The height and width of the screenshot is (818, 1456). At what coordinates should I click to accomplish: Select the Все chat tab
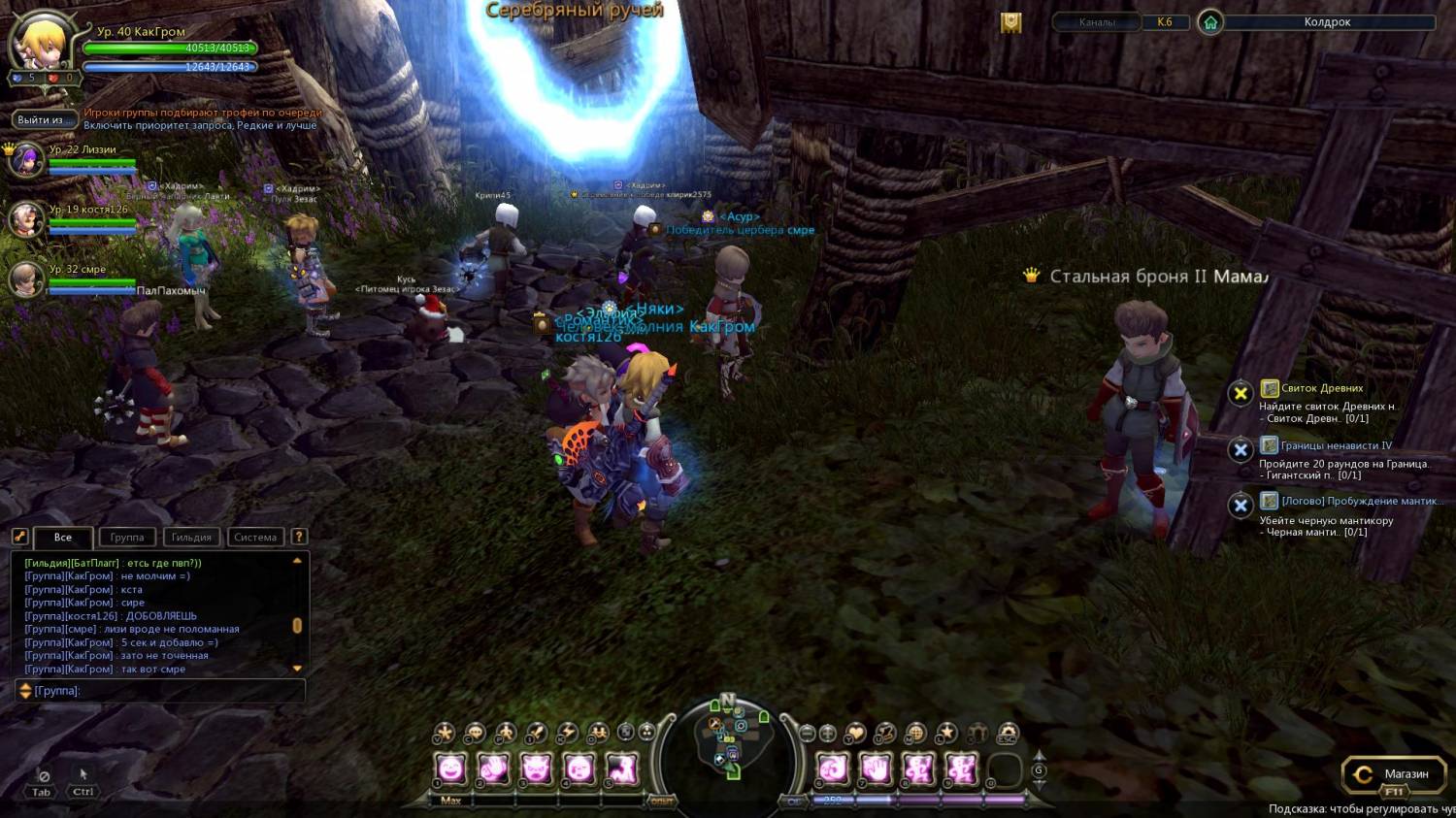click(63, 538)
